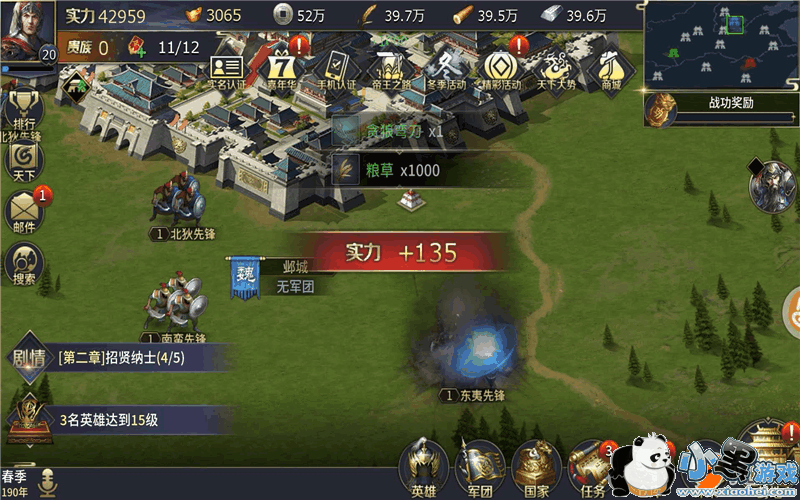Open the 任务 quests scroll
The width and height of the screenshot is (800, 500).
(x=591, y=468)
